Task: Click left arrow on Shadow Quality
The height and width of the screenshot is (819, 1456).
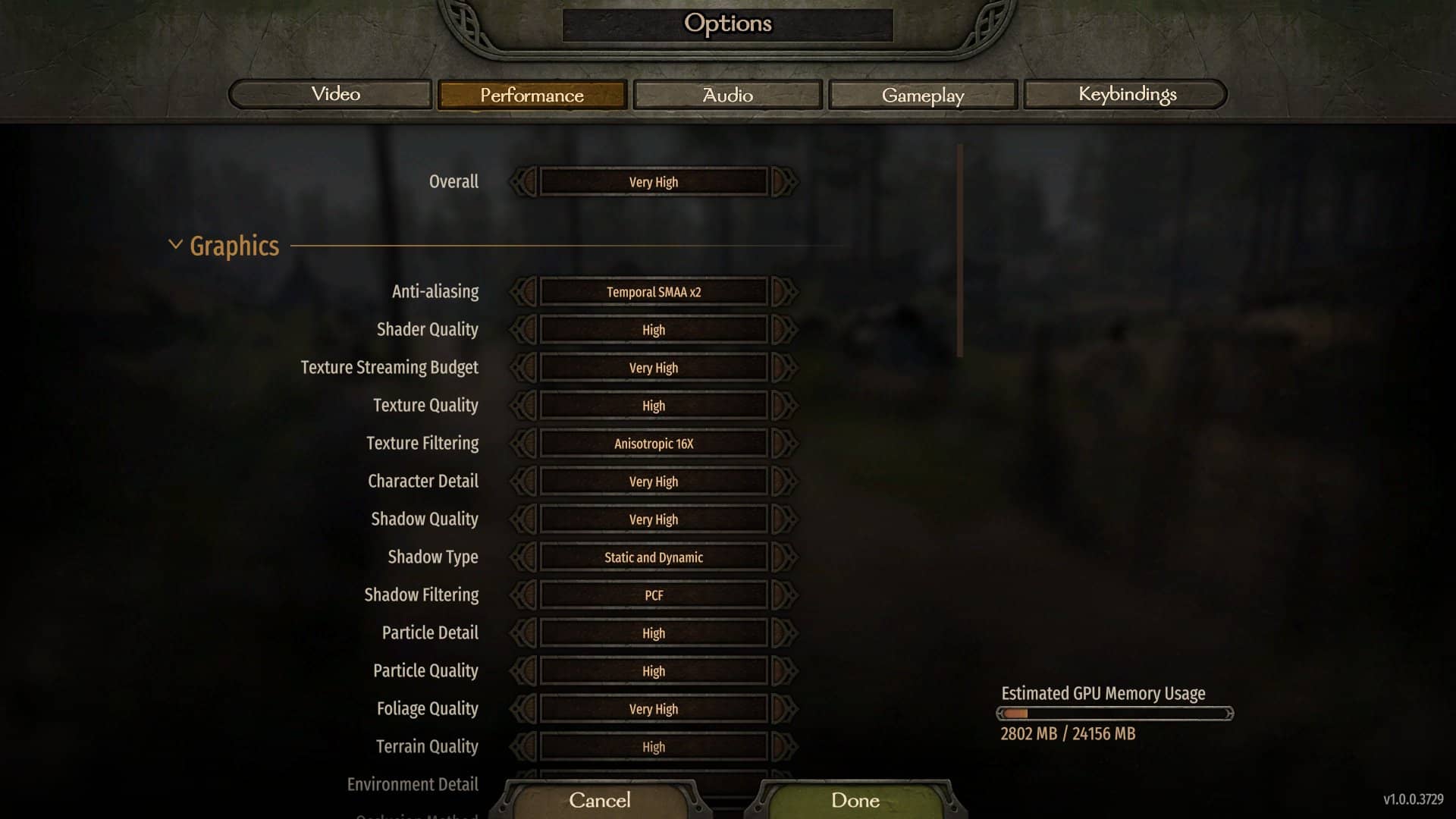Action: (523, 519)
